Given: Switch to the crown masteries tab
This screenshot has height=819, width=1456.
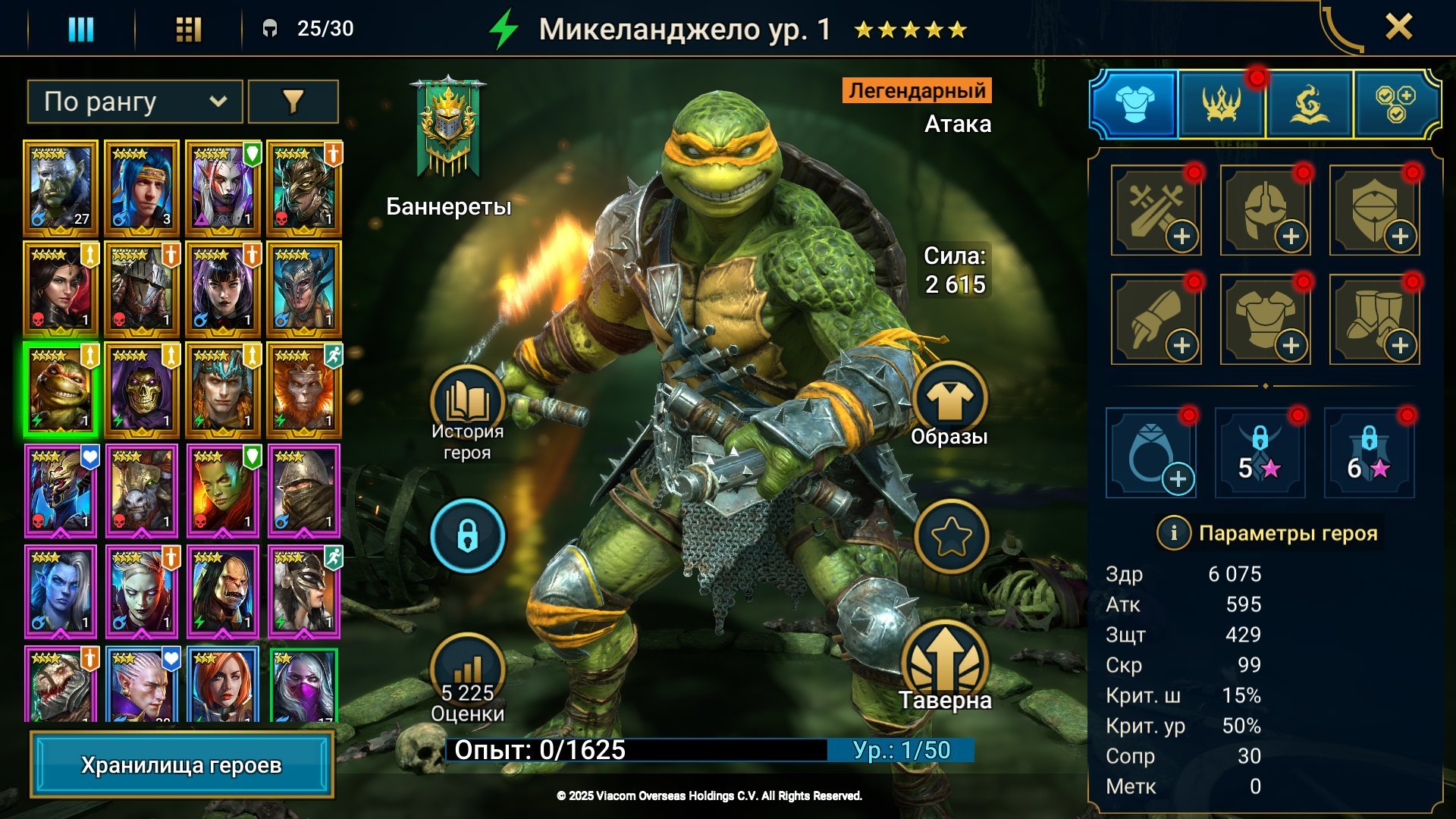Looking at the screenshot, I should [x=1221, y=104].
